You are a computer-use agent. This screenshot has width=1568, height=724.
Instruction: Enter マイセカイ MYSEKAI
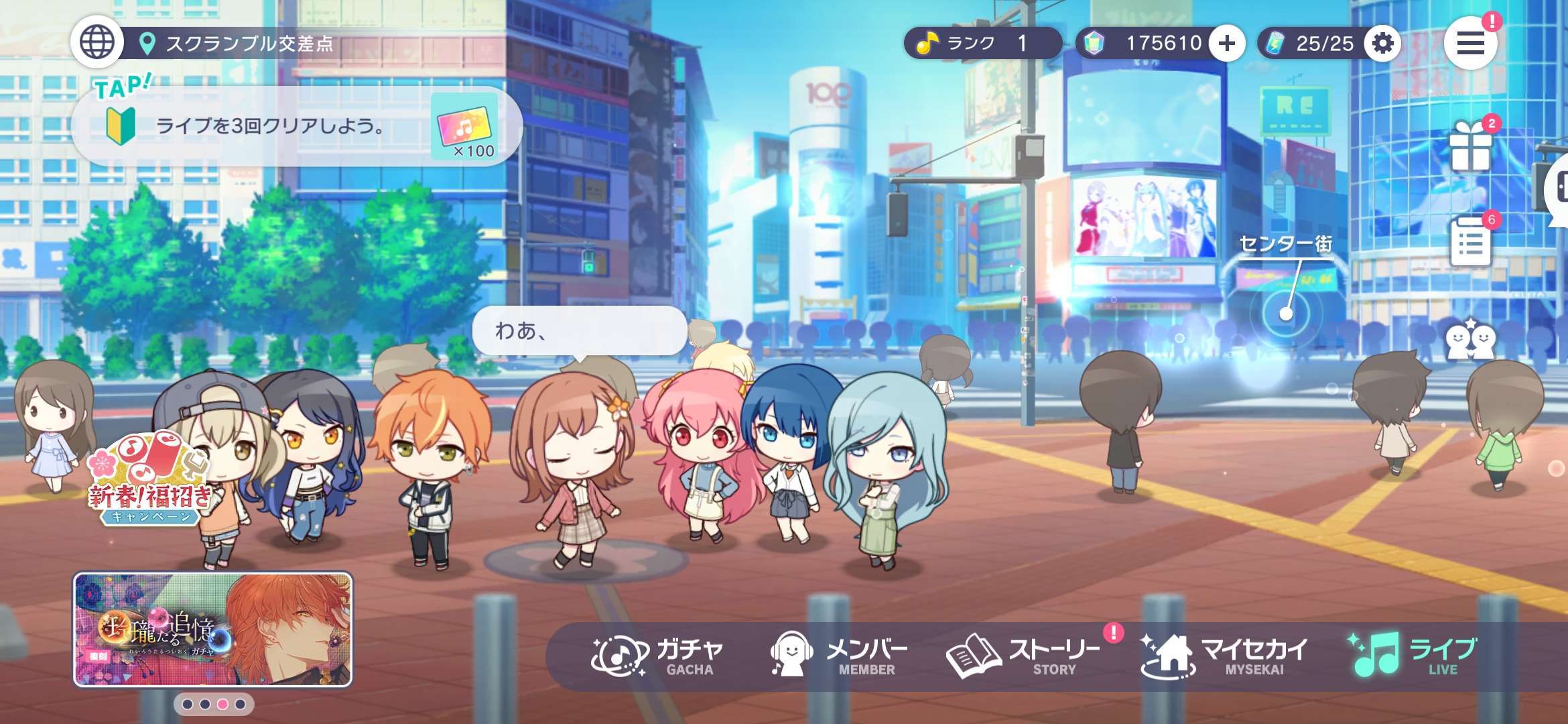click(x=1224, y=656)
